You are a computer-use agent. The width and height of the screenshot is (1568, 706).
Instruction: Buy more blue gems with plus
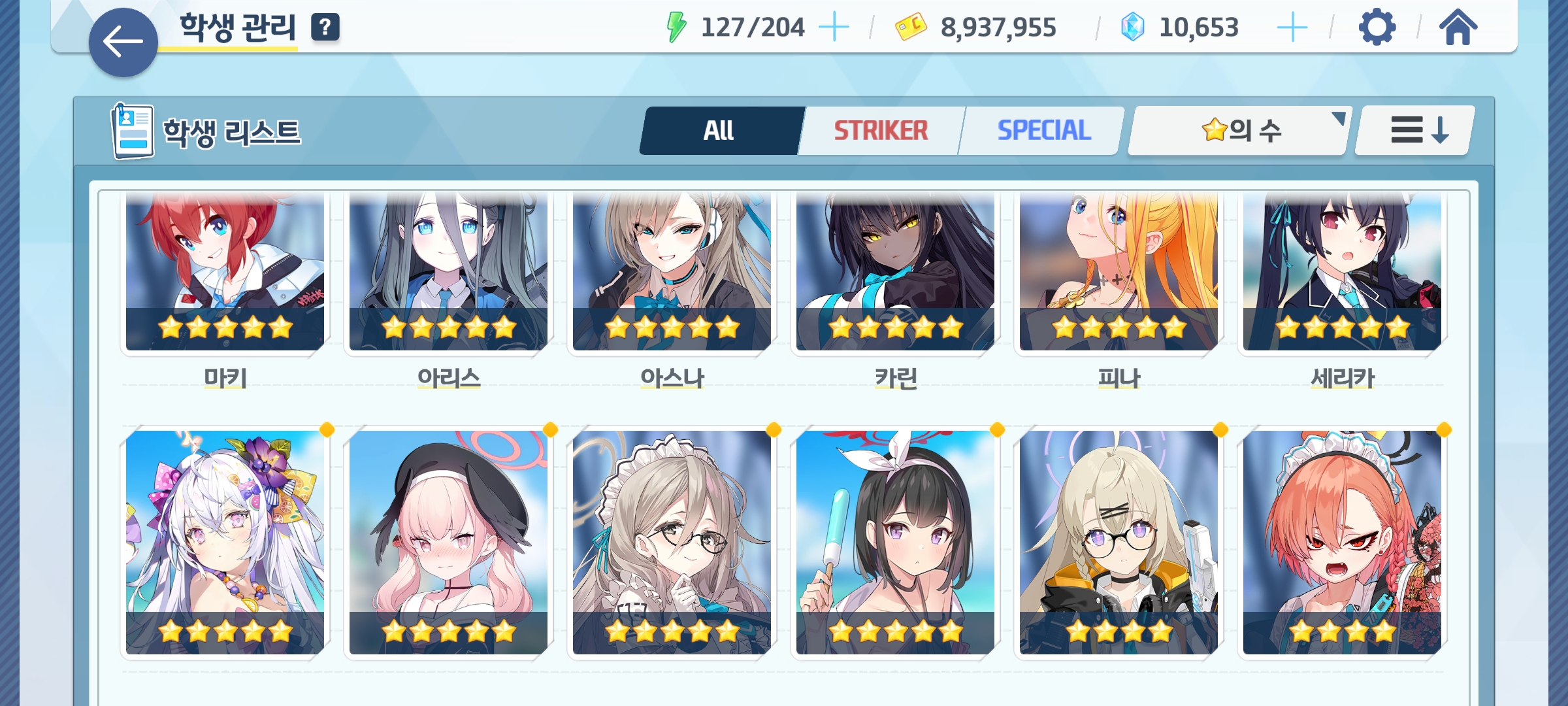click(1292, 27)
